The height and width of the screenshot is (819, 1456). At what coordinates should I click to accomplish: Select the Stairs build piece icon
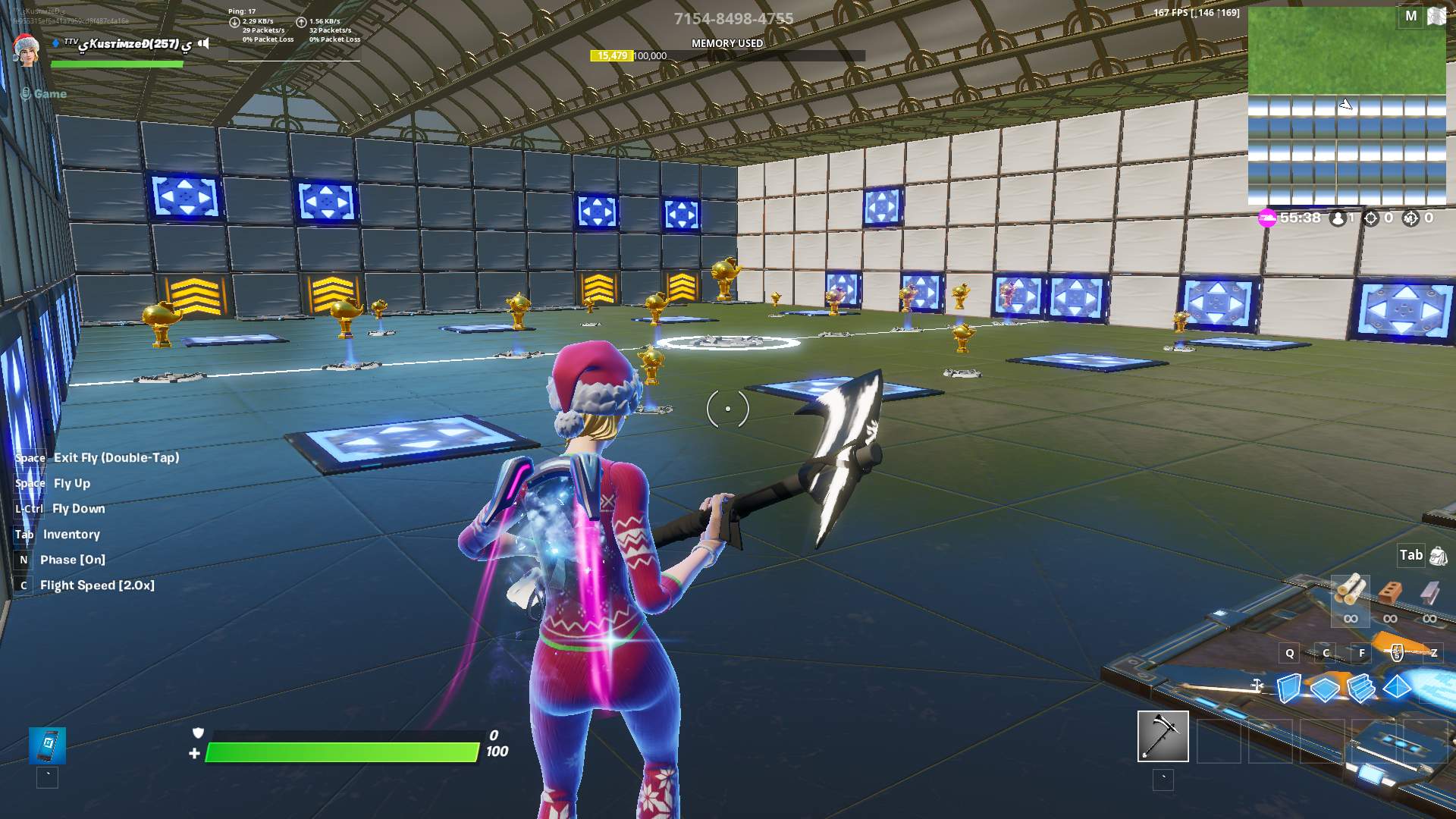(x=1361, y=689)
